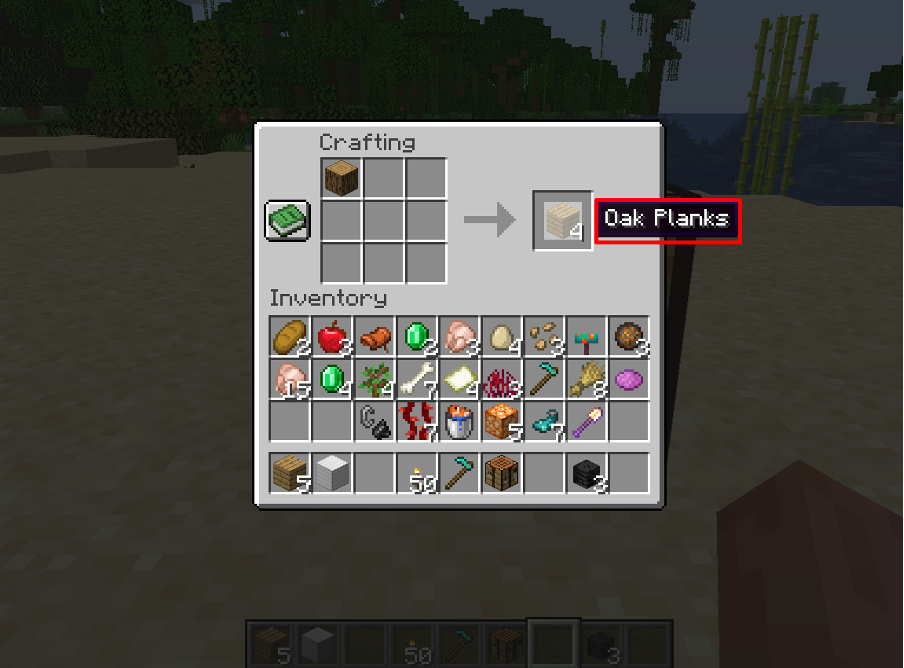
Task: Take the crafted oak planks from the output slot
Action: pos(562,220)
